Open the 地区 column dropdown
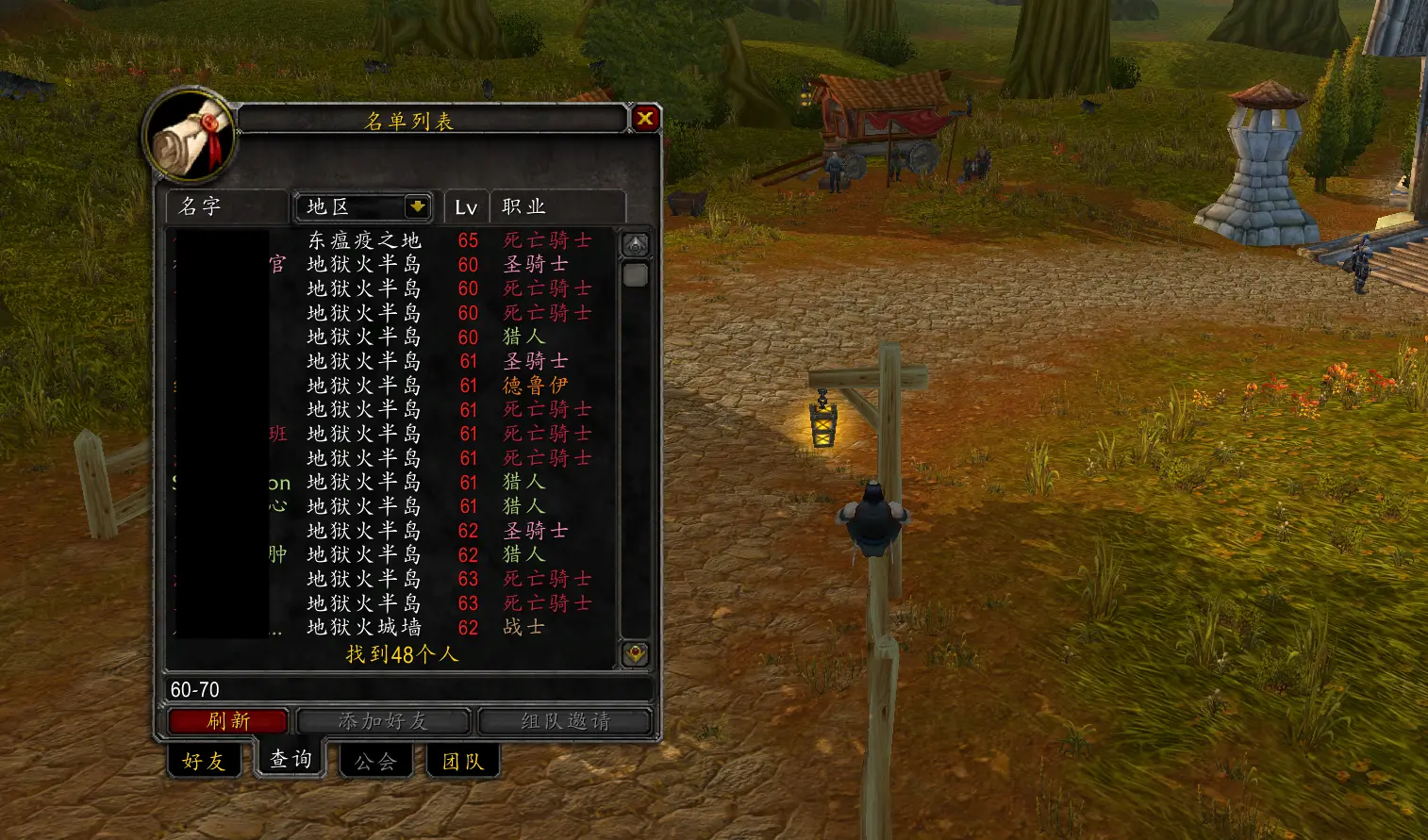1428x840 pixels. pos(417,206)
